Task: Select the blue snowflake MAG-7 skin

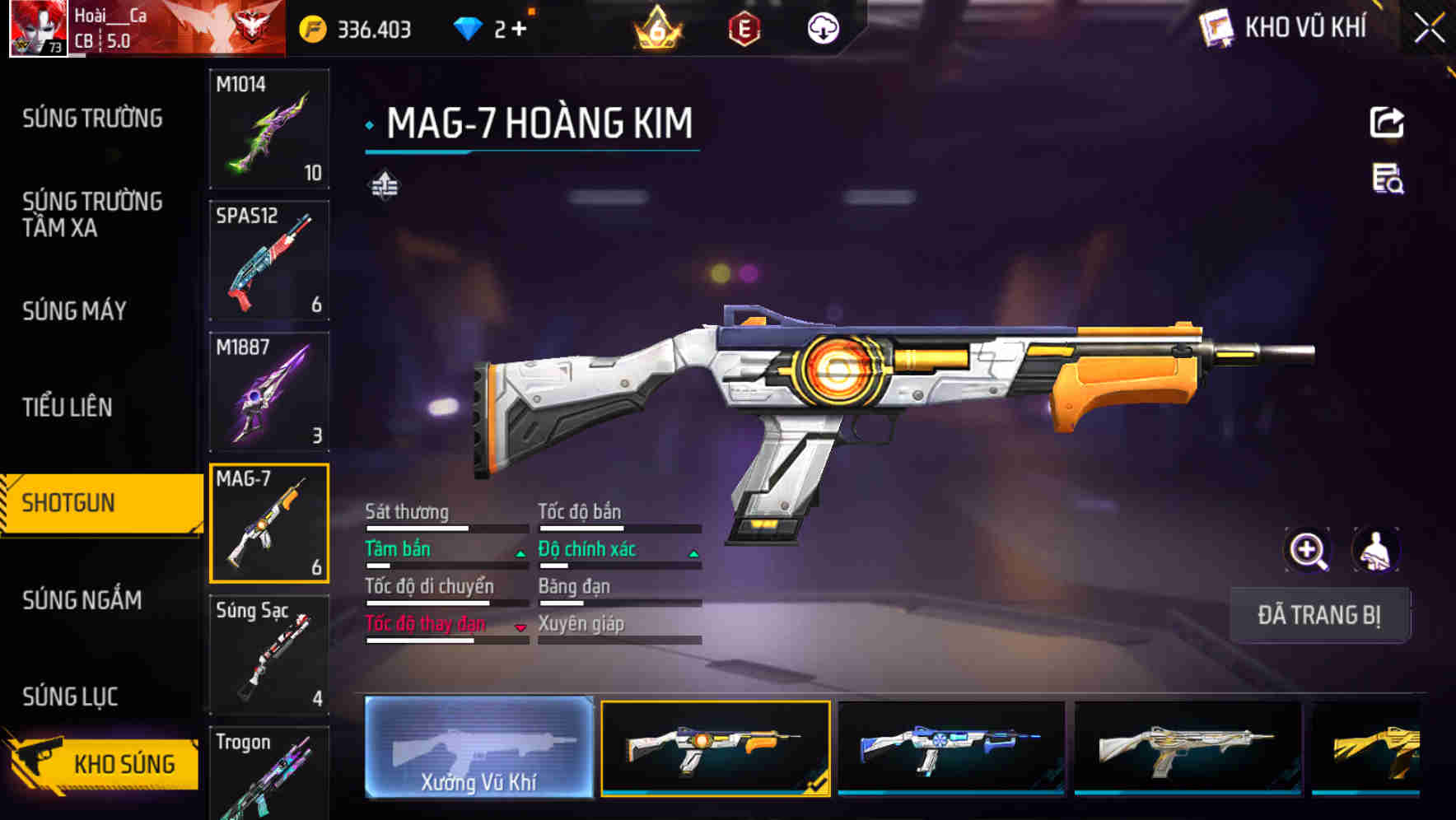Action: pyautogui.click(x=951, y=748)
